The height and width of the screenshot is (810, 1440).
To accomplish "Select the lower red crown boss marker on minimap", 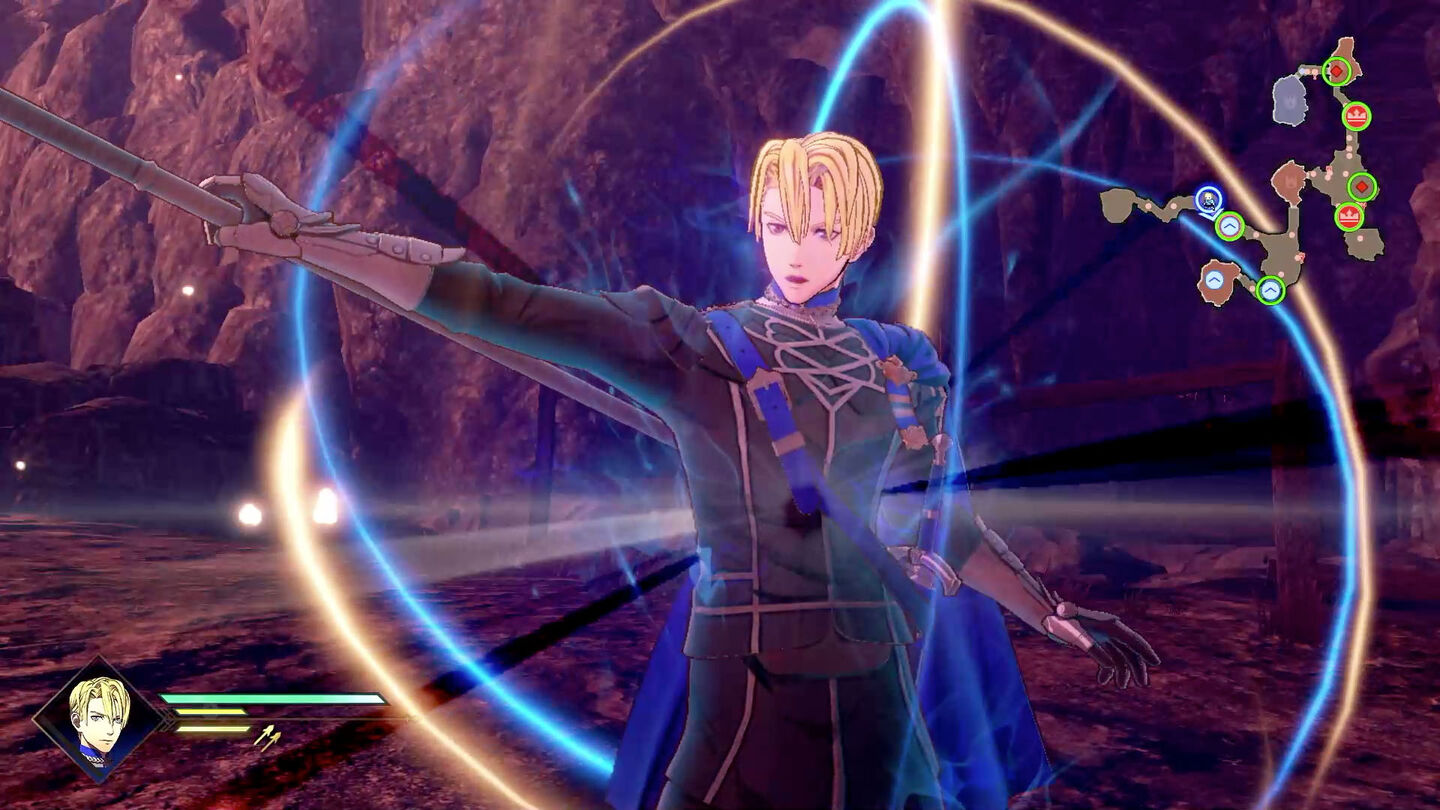I will (1349, 215).
